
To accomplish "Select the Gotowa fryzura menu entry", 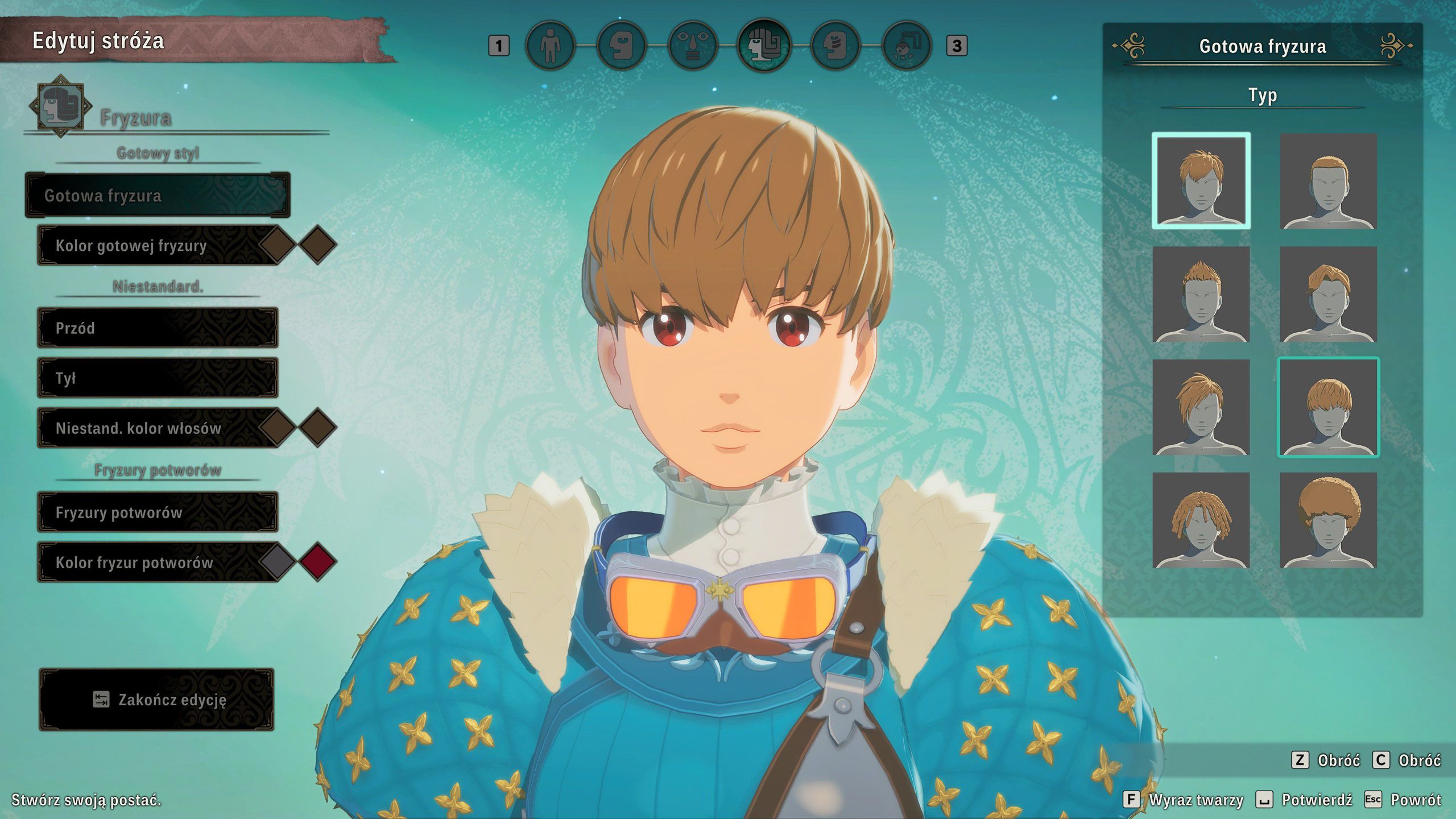I will (158, 195).
